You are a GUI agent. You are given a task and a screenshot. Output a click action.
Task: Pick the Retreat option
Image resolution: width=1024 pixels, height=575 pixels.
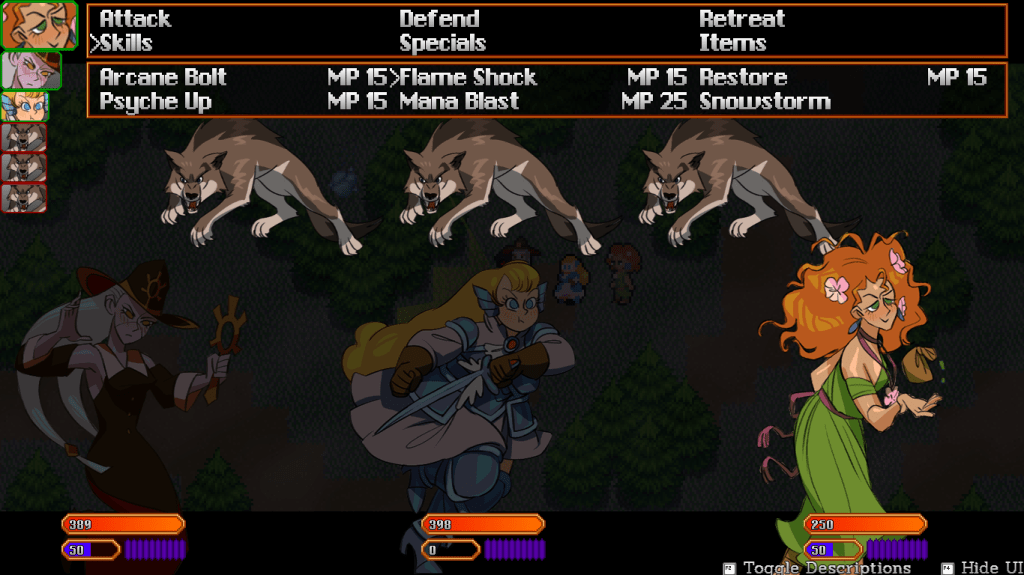(742, 19)
